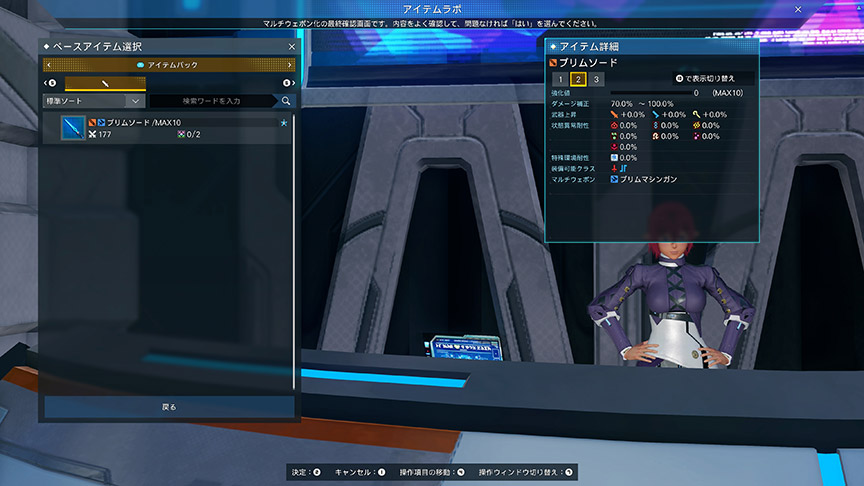Toggle the favorite star on Prim Sword
This screenshot has width=864, height=486.
pyautogui.click(x=284, y=122)
